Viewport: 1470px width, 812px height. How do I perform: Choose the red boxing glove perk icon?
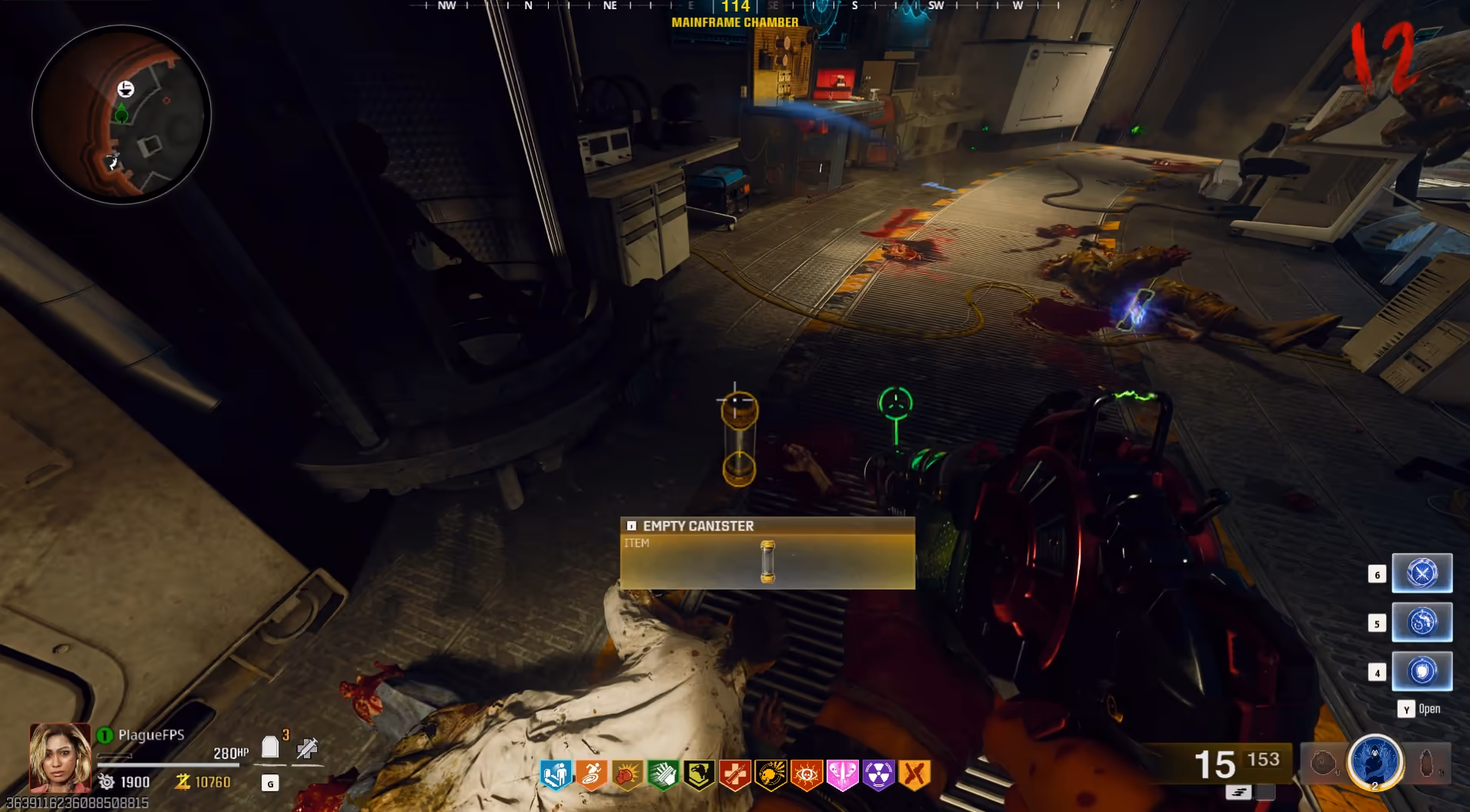[x=627, y=775]
